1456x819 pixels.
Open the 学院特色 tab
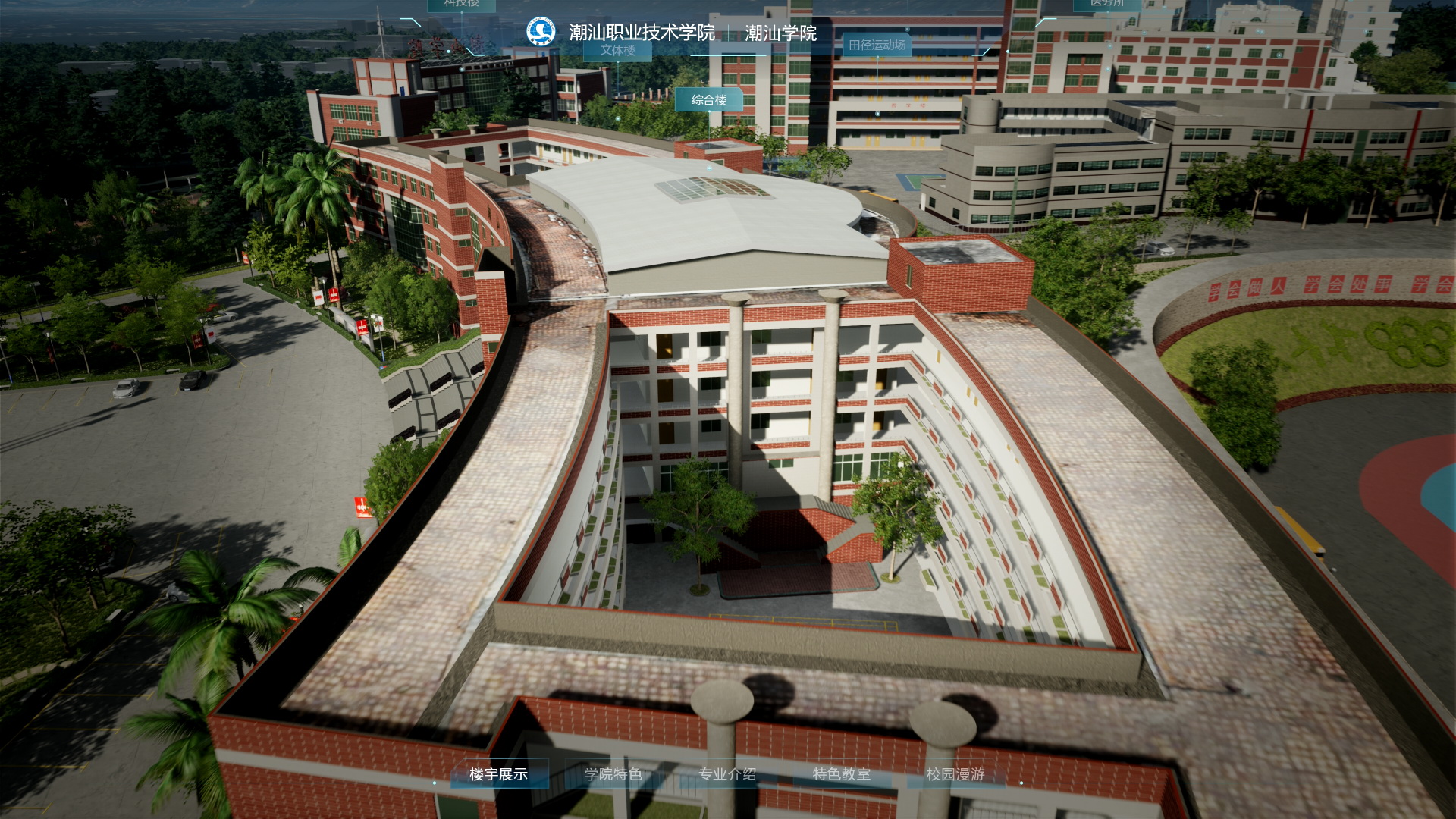click(613, 774)
